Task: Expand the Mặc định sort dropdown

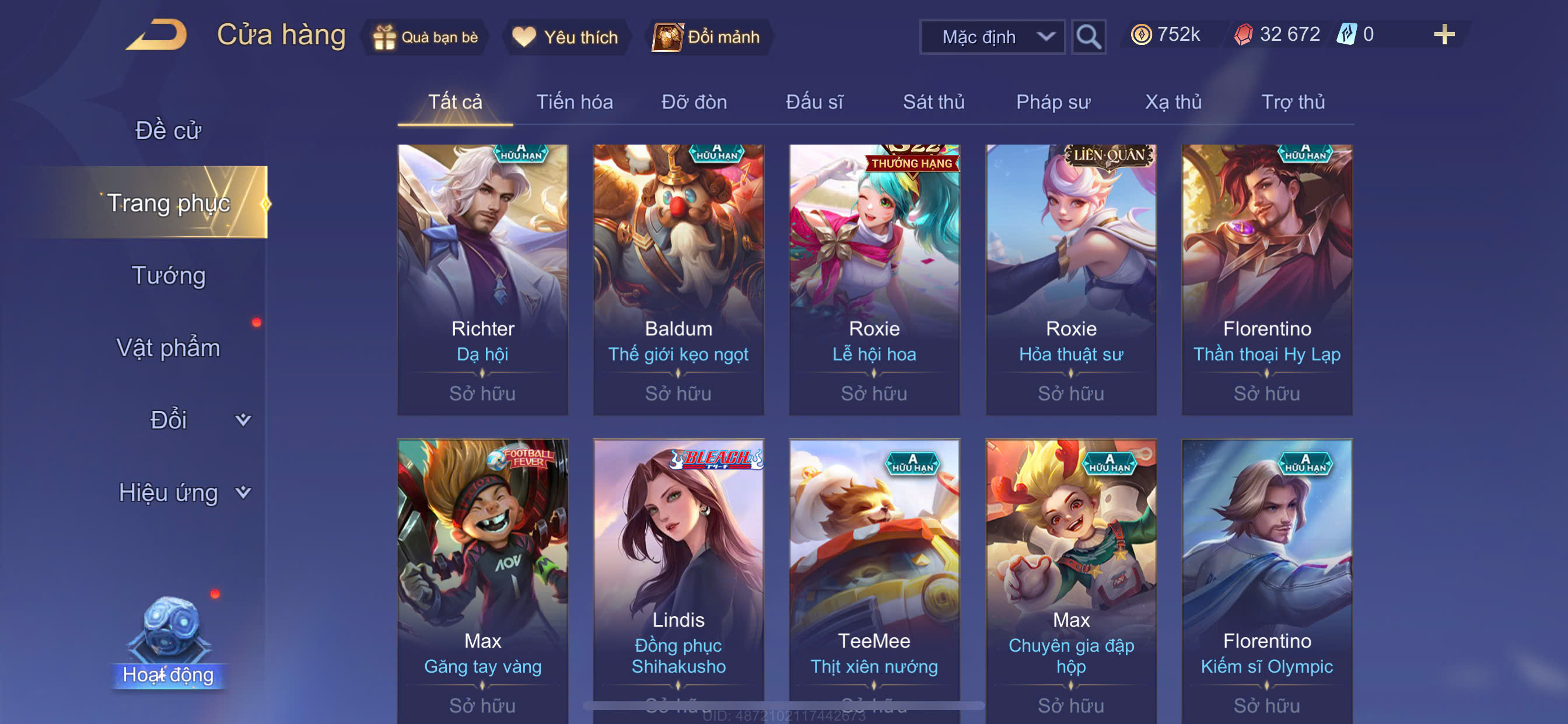Action: click(992, 37)
